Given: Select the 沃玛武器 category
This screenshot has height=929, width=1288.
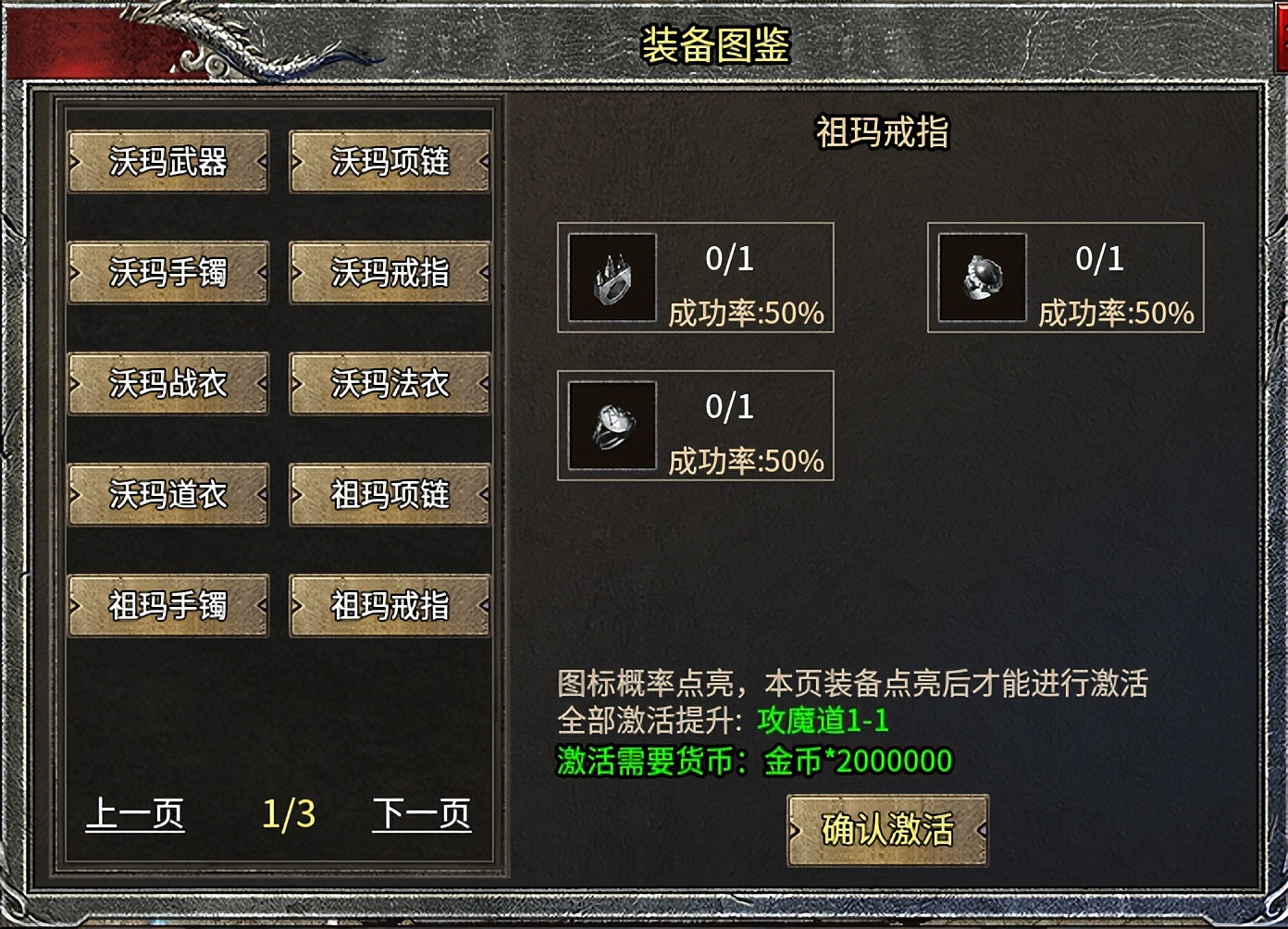Looking at the screenshot, I should [168, 160].
